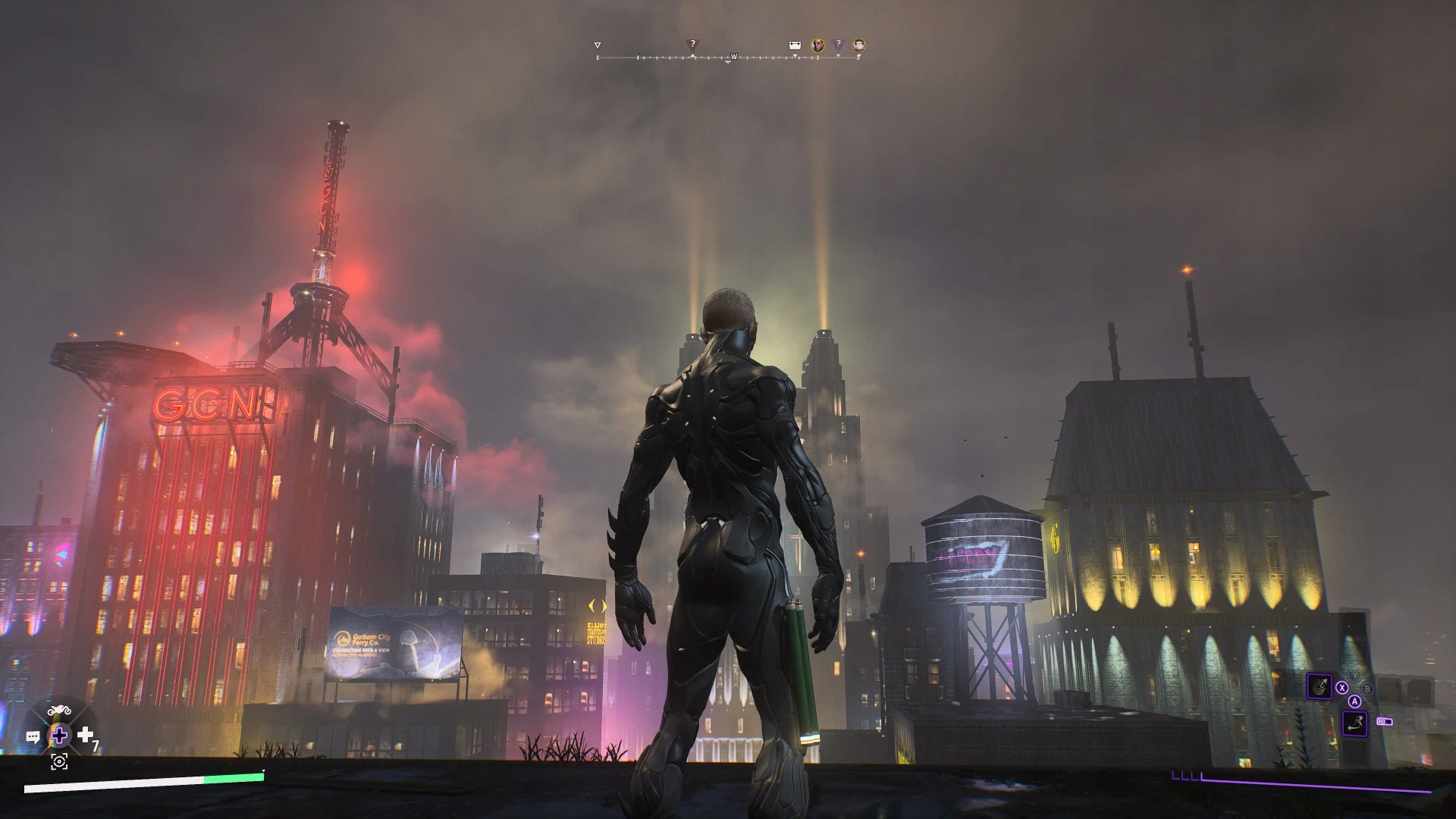Summon the motorcycle from the quick wheel
This screenshot has width=1456, height=819.
tap(59, 711)
